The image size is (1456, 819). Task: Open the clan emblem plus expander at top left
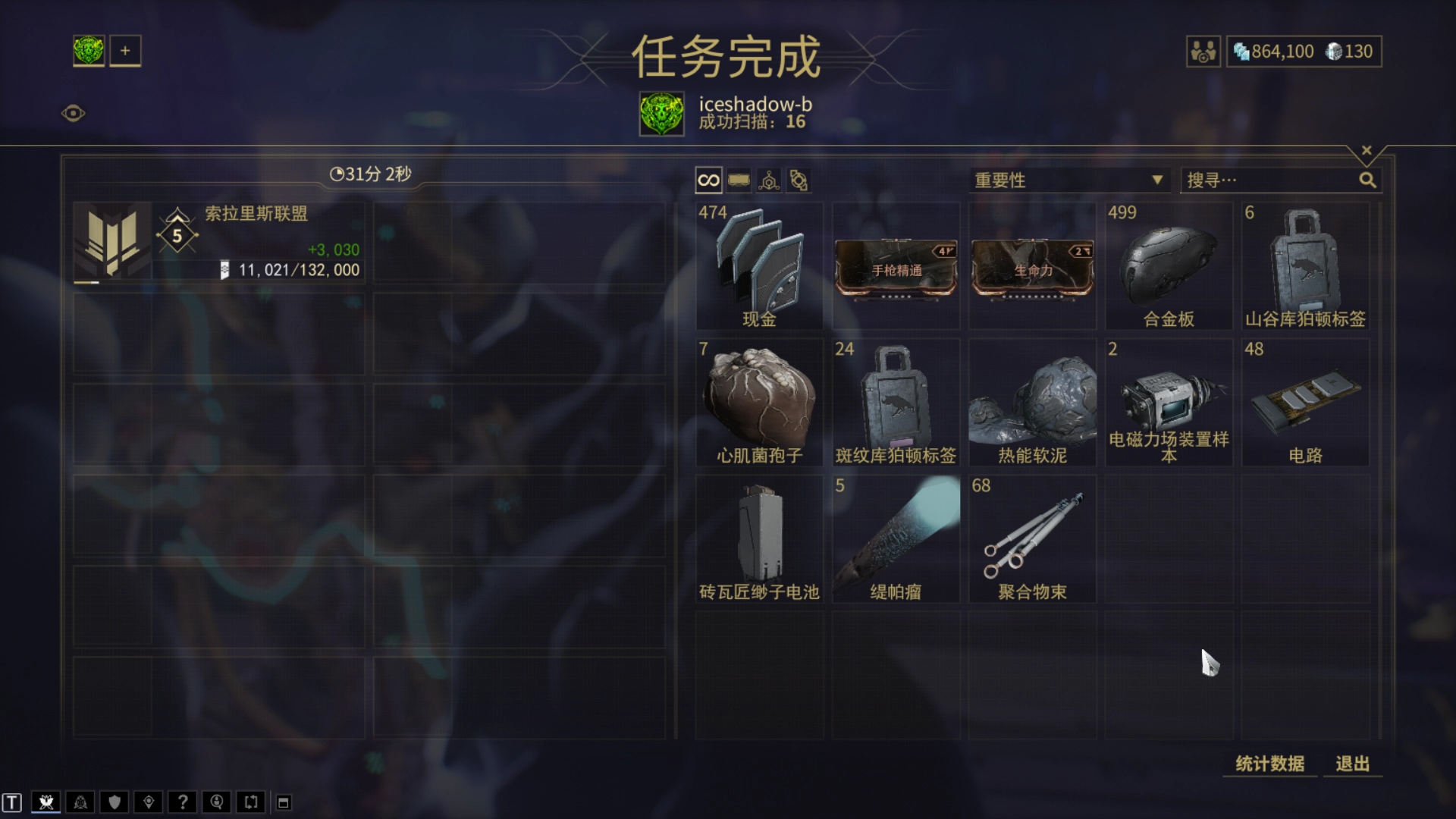point(125,51)
